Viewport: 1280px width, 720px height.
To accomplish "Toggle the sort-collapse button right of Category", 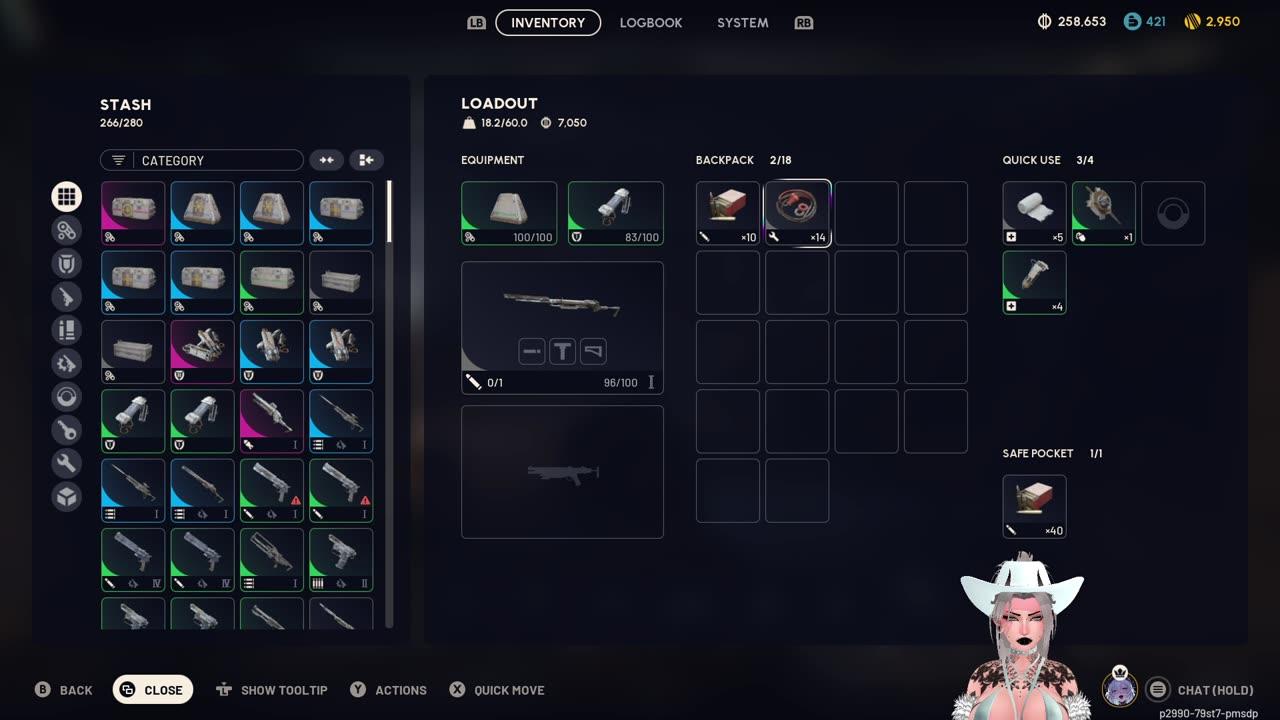I will coord(366,160).
